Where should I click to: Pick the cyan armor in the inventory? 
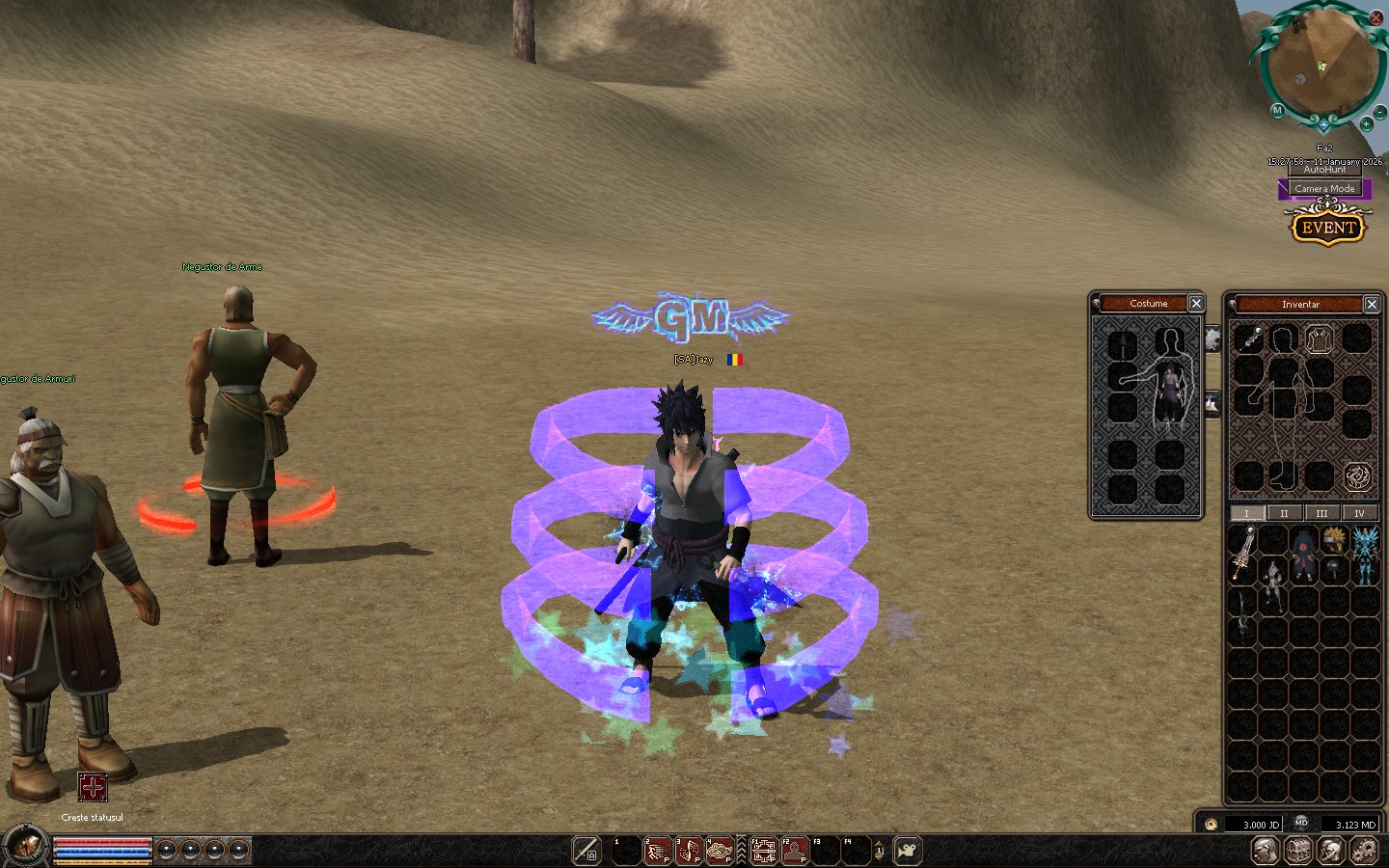1365,556
